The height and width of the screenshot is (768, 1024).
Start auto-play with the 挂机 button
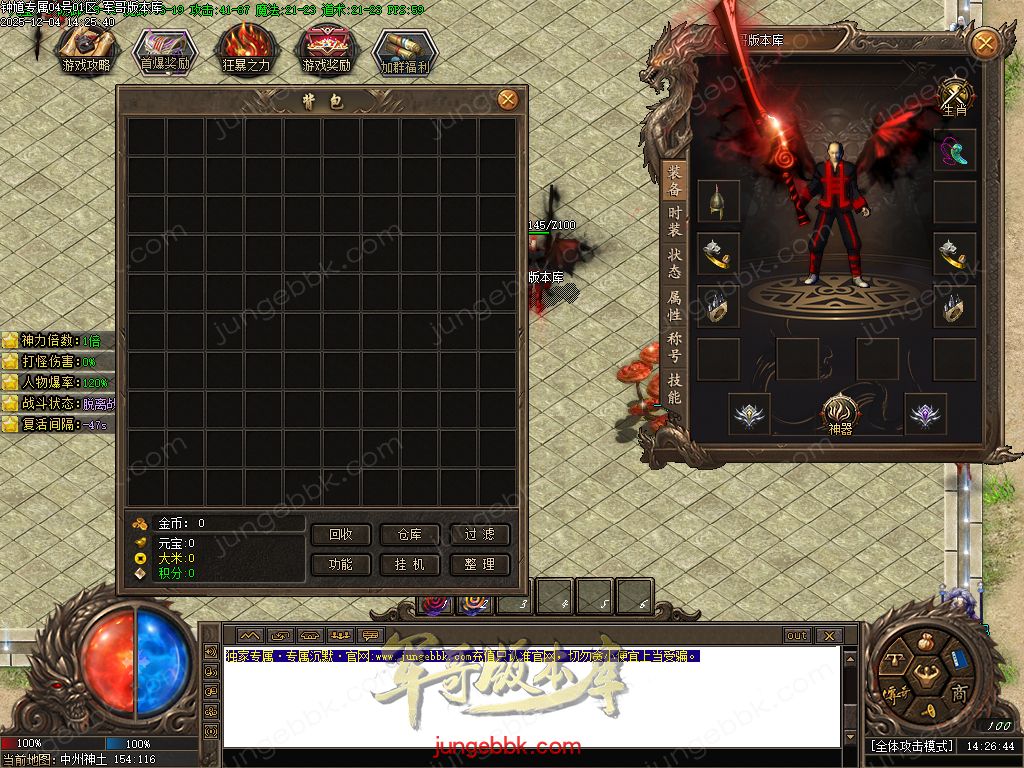point(410,564)
